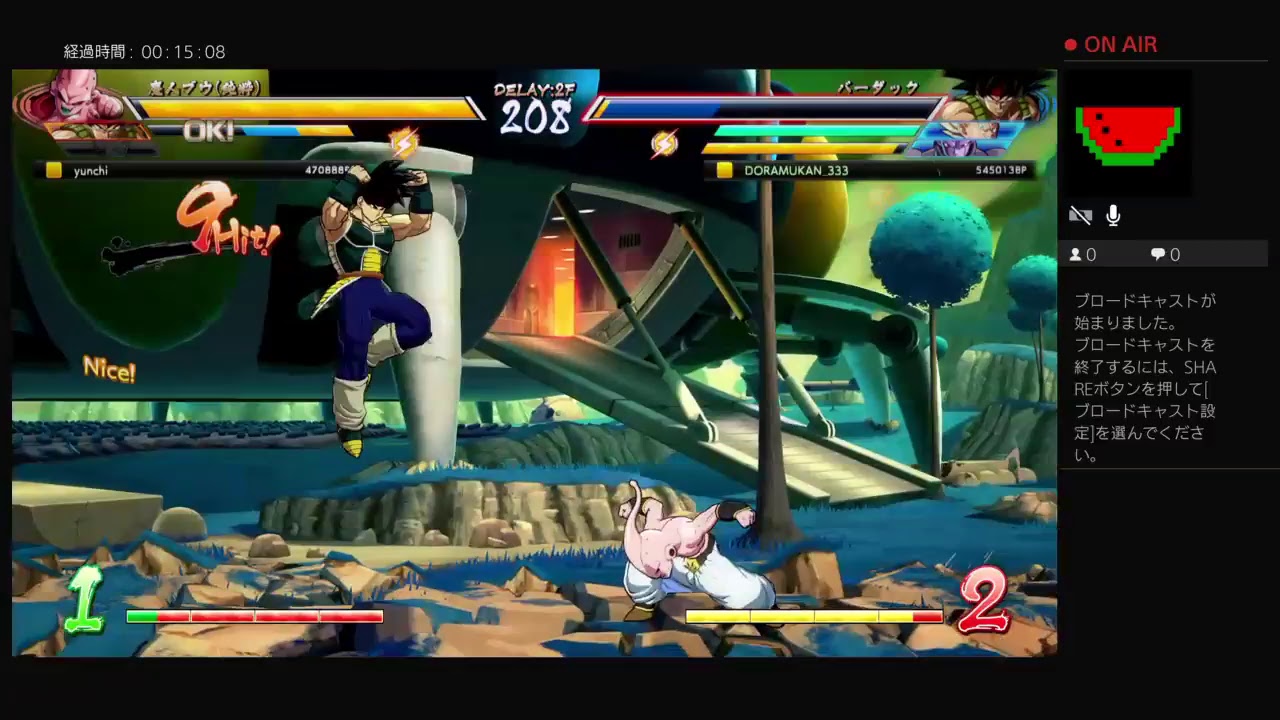The height and width of the screenshot is (720, 1280).
Task: Unmute the disabled camera toggle
Action: click(1079, 214)
